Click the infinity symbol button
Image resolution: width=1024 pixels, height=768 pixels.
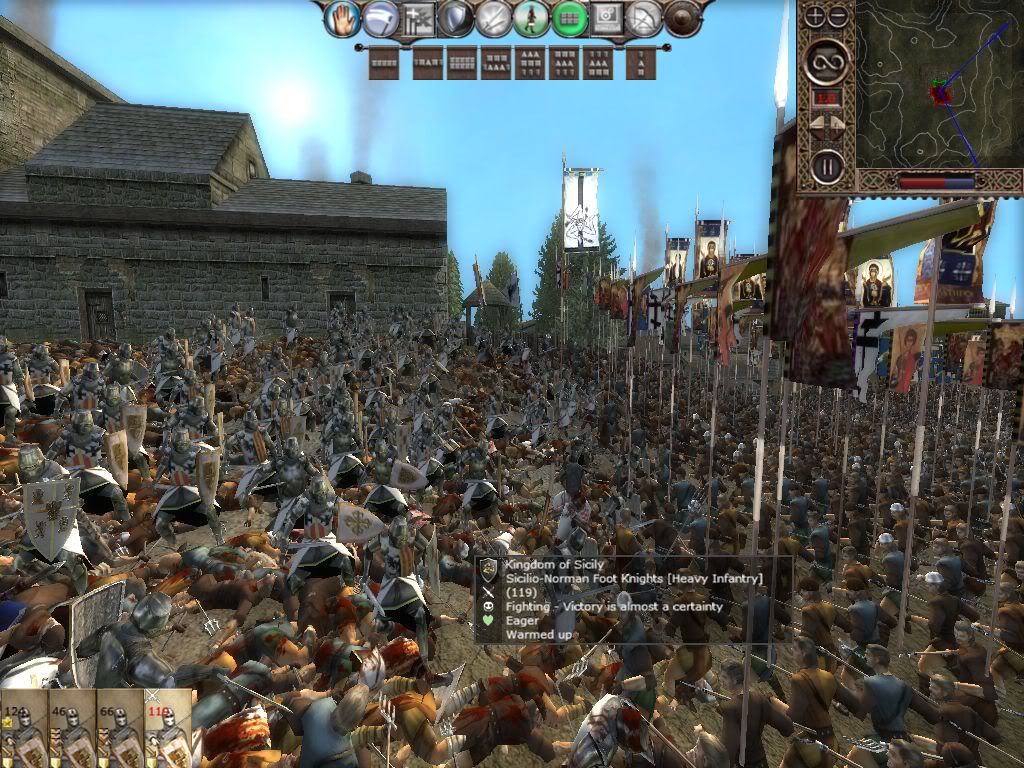(x=827, y=60)
